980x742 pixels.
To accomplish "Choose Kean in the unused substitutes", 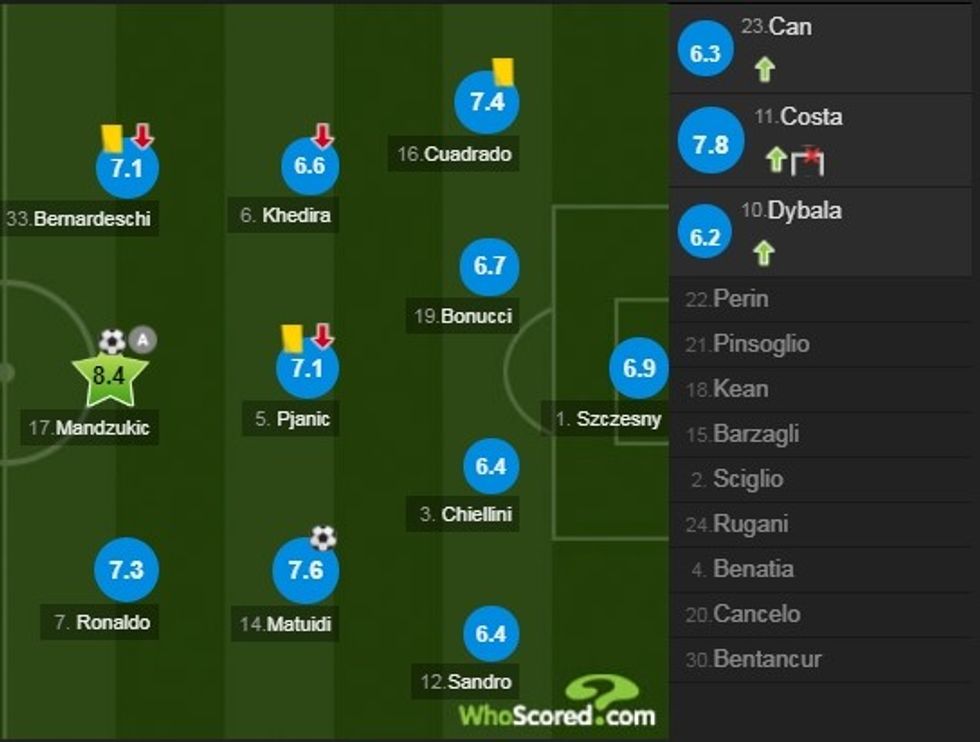I will point(823,389).
